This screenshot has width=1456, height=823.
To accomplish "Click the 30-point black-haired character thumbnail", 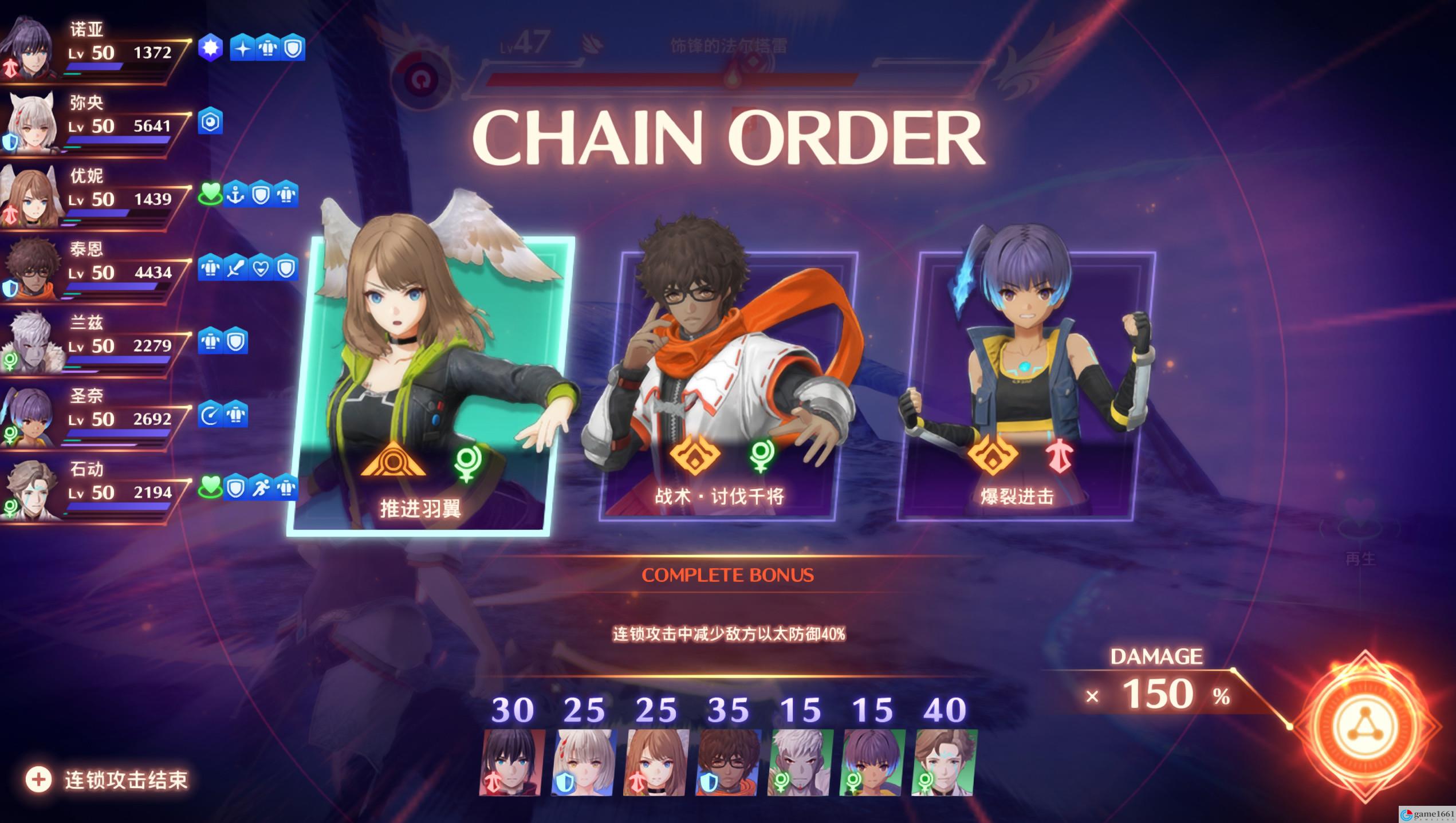I will [x=512, y=762].
